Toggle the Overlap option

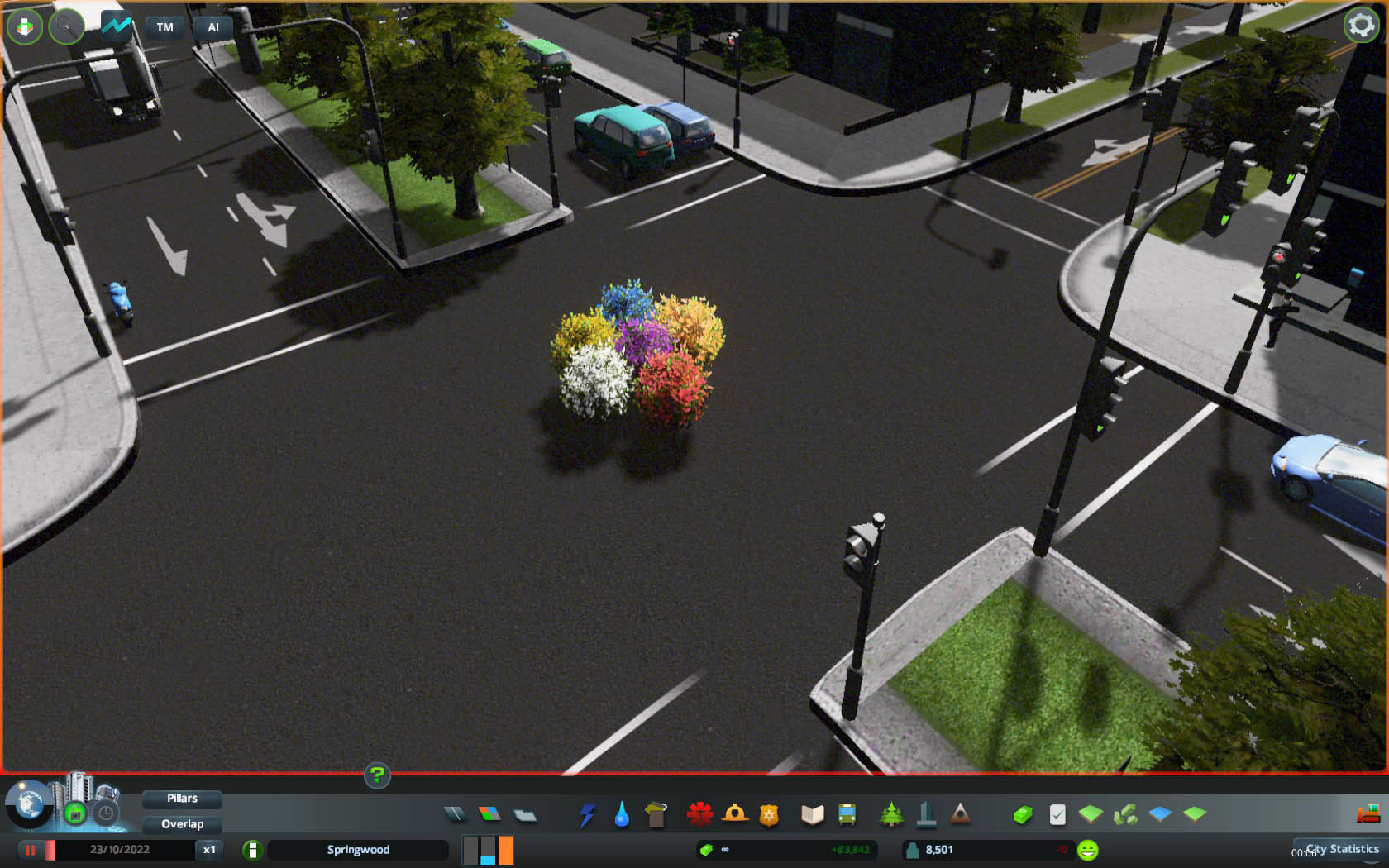(182, 824)
